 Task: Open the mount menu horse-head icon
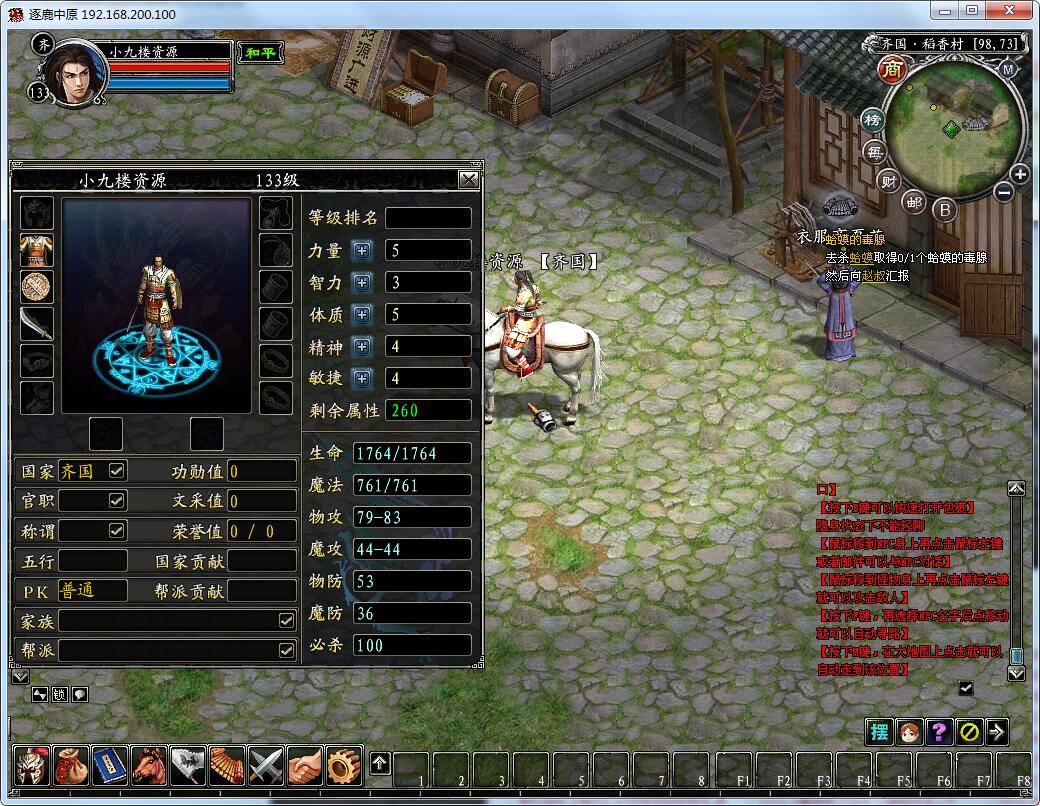[x=149, y=766]
